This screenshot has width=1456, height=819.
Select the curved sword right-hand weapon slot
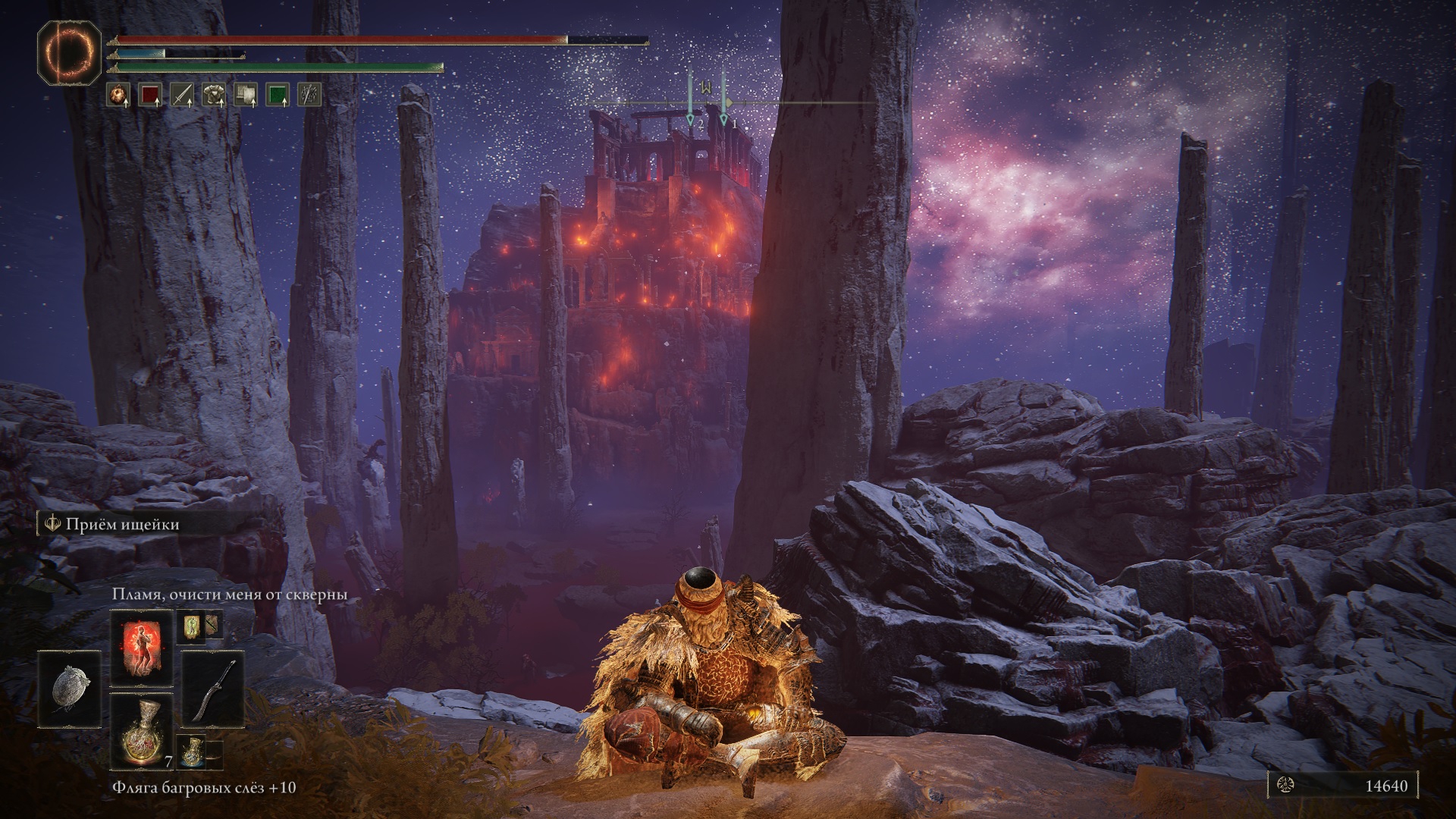[212, 689]
